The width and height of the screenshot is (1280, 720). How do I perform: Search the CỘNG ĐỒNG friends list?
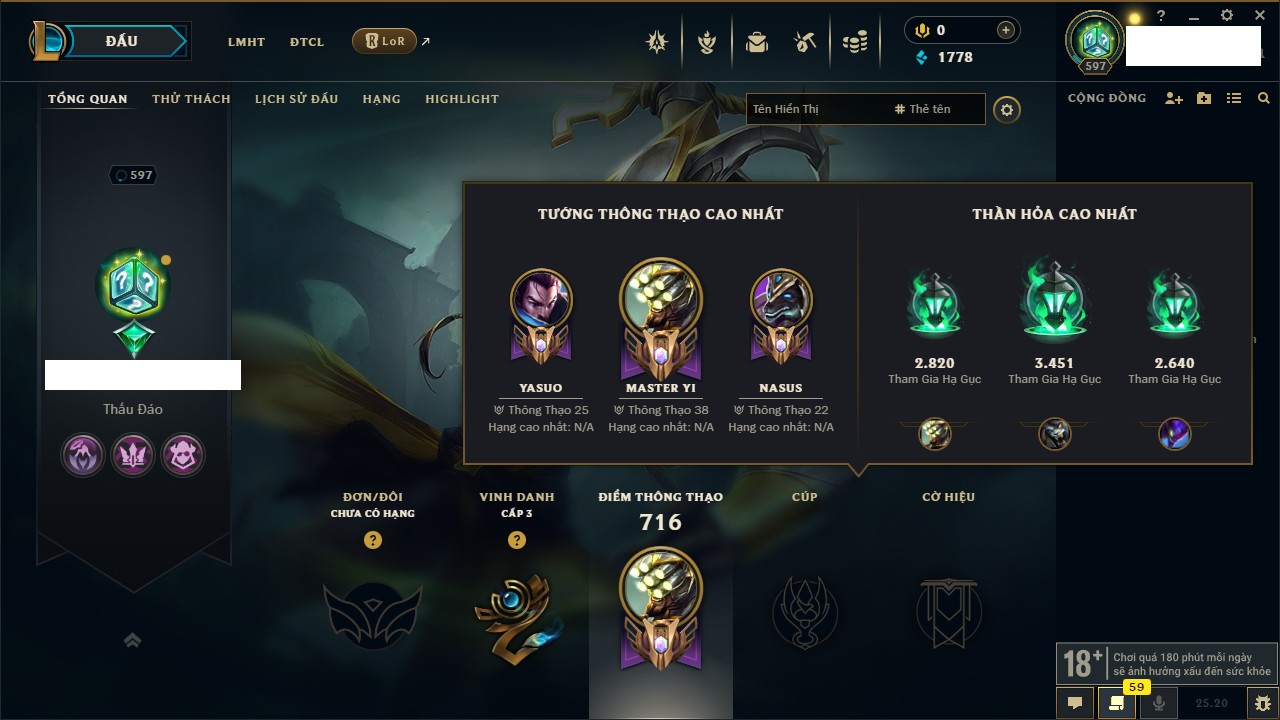[1264, 98]
